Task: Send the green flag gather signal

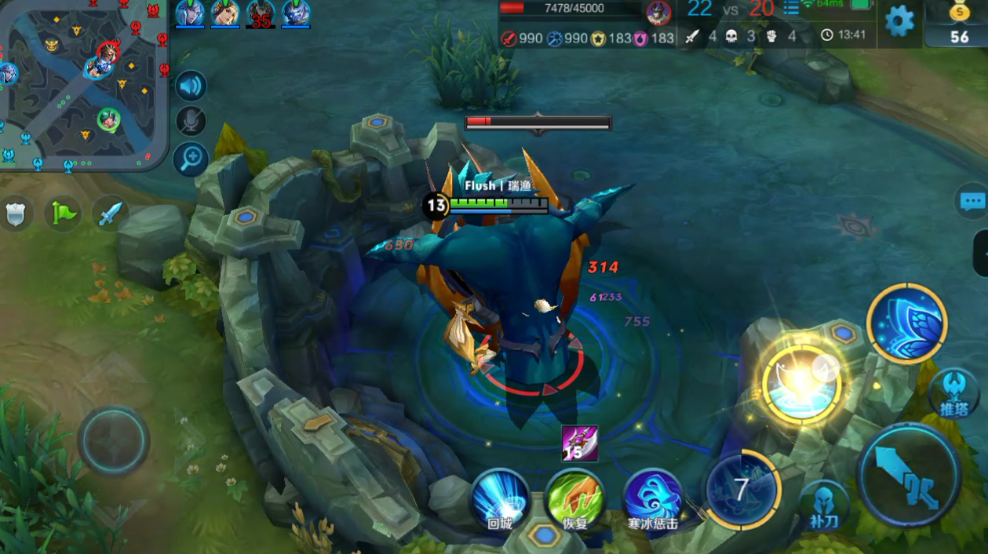Action: (x=64, y=212)
